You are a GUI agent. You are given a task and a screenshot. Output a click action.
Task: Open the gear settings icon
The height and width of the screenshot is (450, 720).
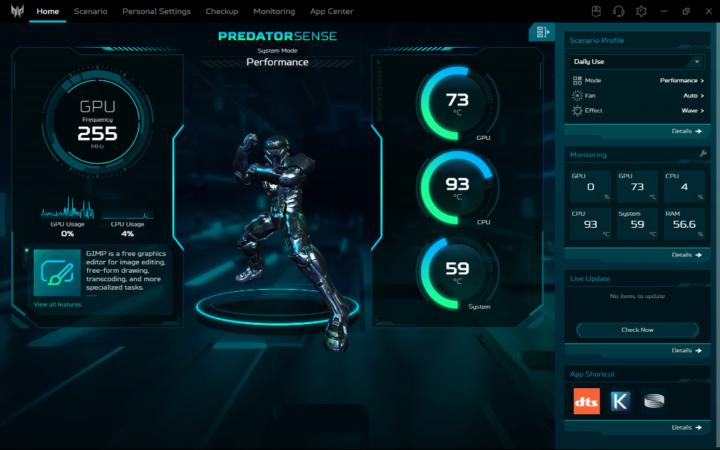(641, 11)
